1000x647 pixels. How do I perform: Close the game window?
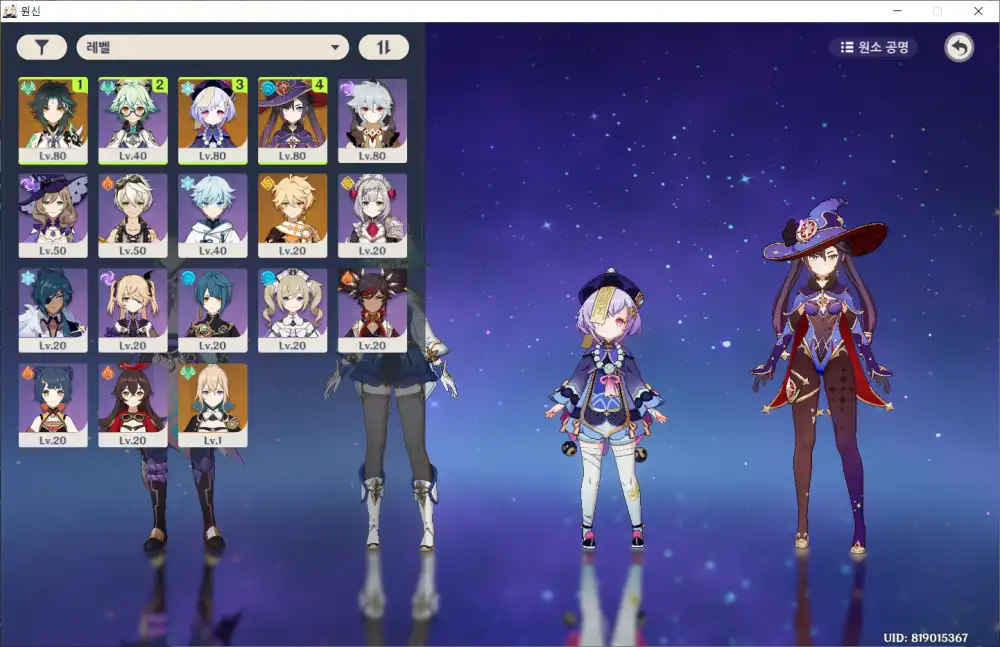point(978,11)
